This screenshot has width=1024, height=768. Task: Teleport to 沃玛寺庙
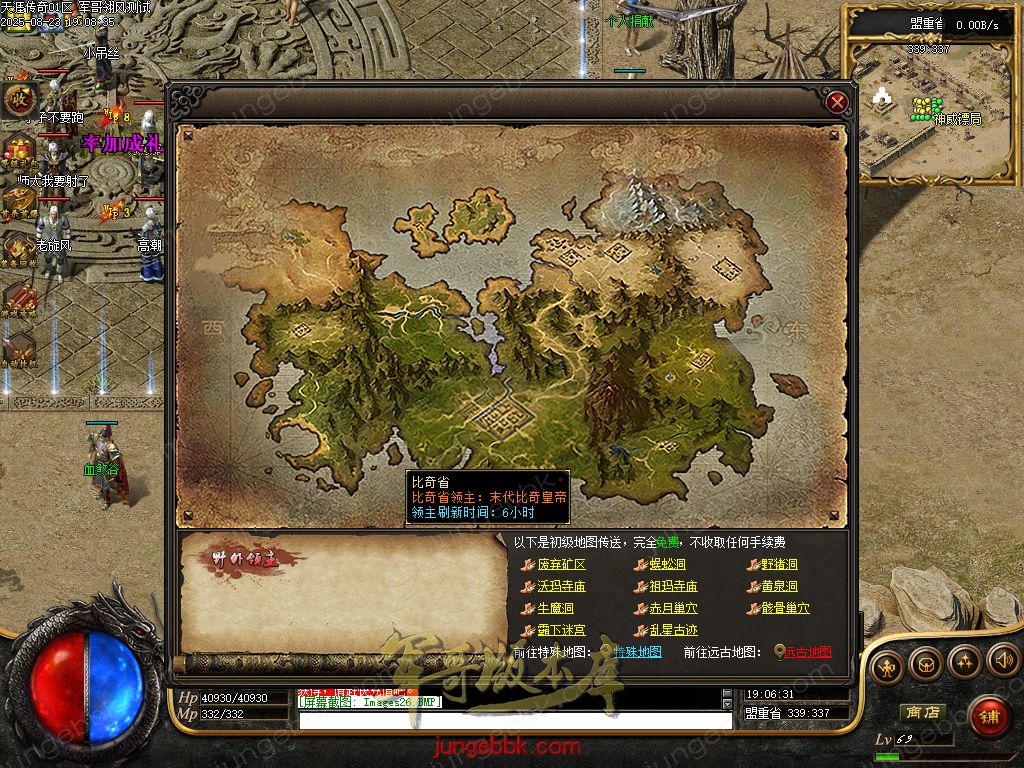pyautogui.click(x=561, y=587)
